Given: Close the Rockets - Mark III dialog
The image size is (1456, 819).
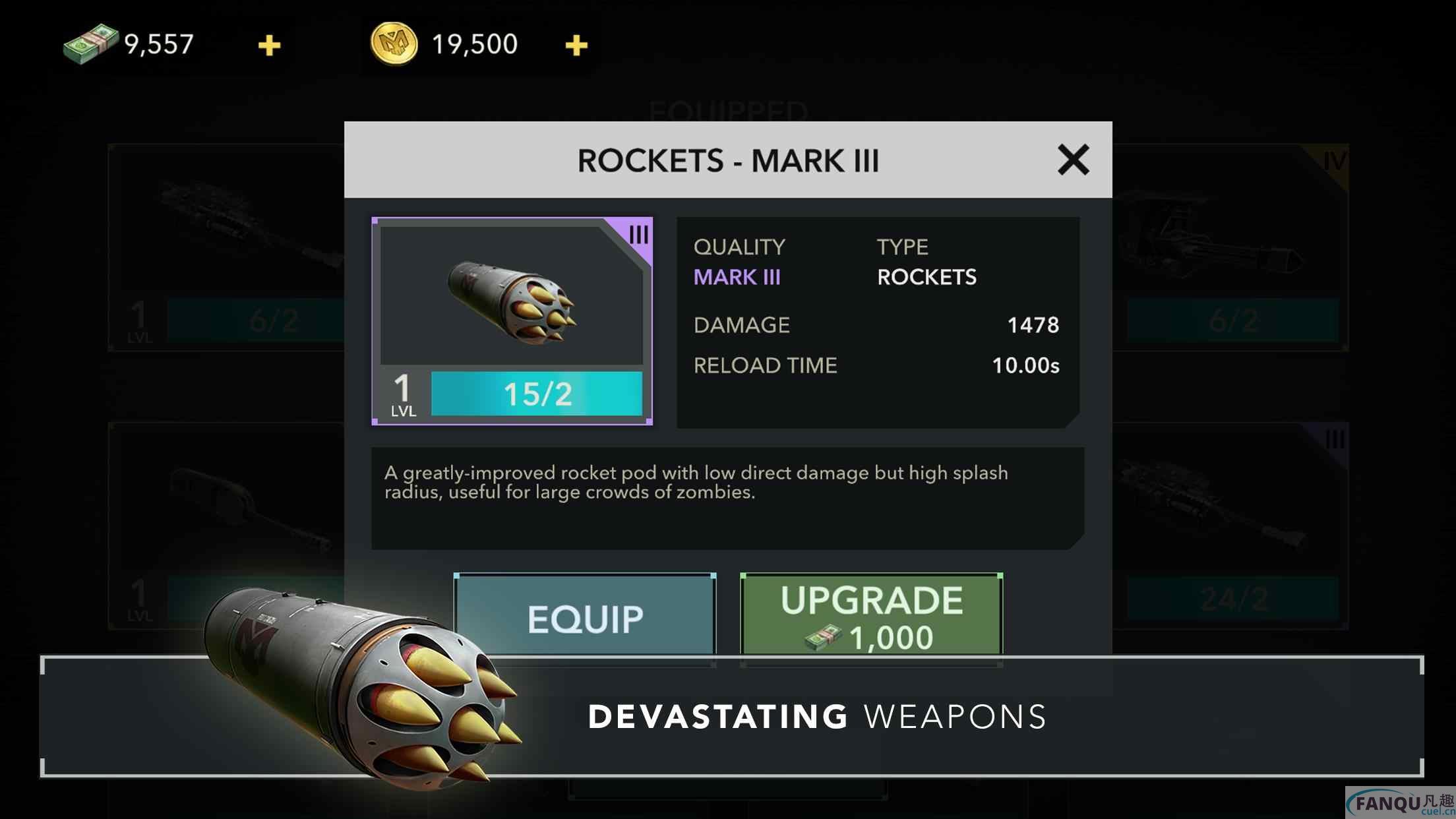Looking at the screenshot, I should coord(1073,160).
